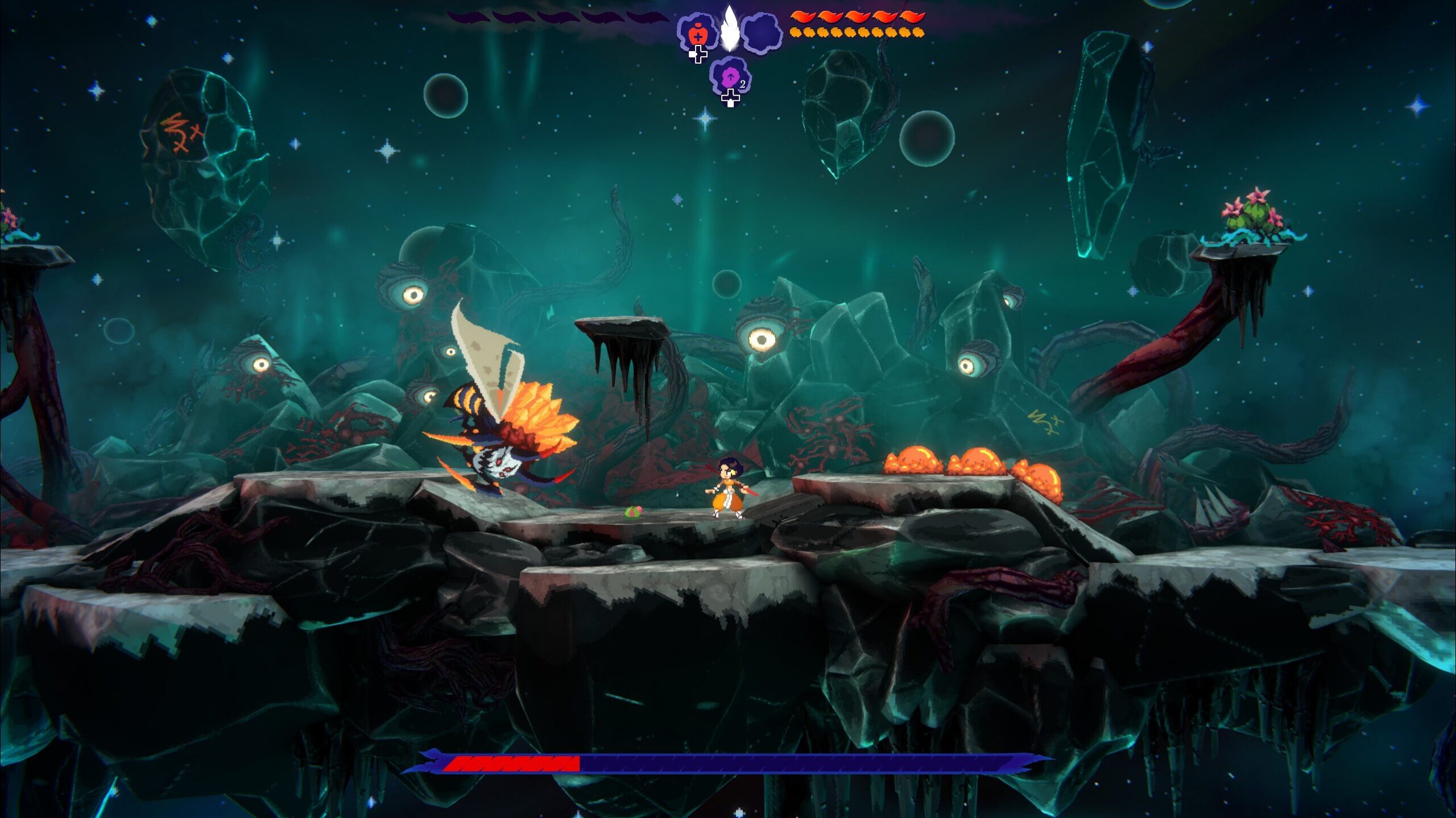Use the red healing potion slot

coord(697,34)
